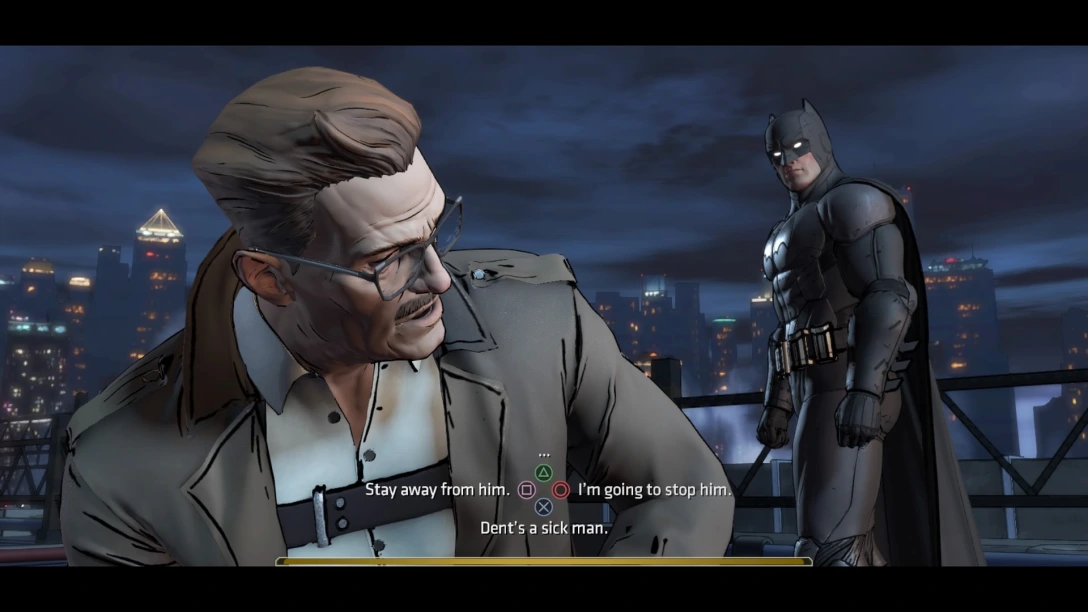Screen dimensions: 1088x612
Task: Answer with "Dent's a sick man."
Action: point(544,527)
